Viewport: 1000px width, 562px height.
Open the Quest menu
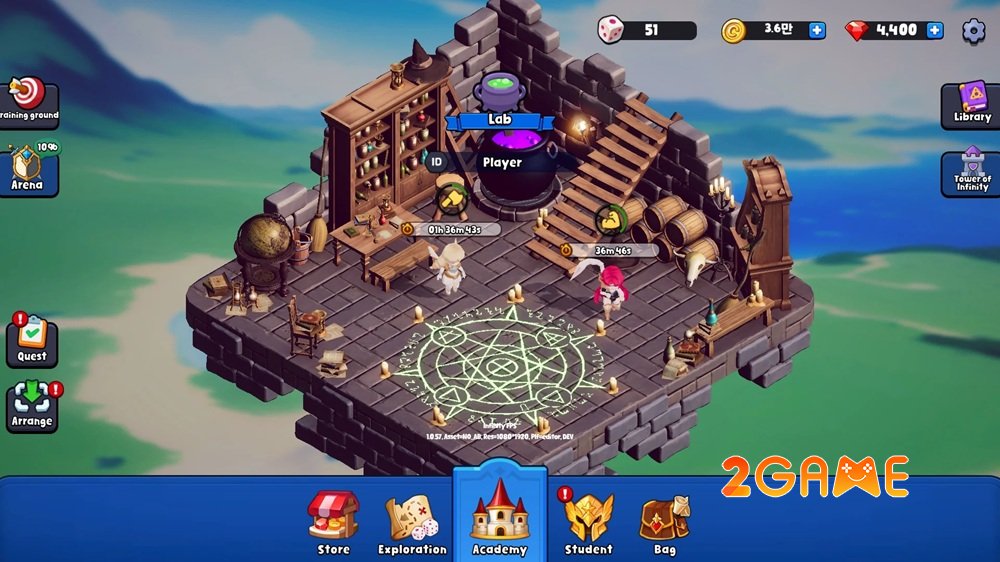click(32, 341)
